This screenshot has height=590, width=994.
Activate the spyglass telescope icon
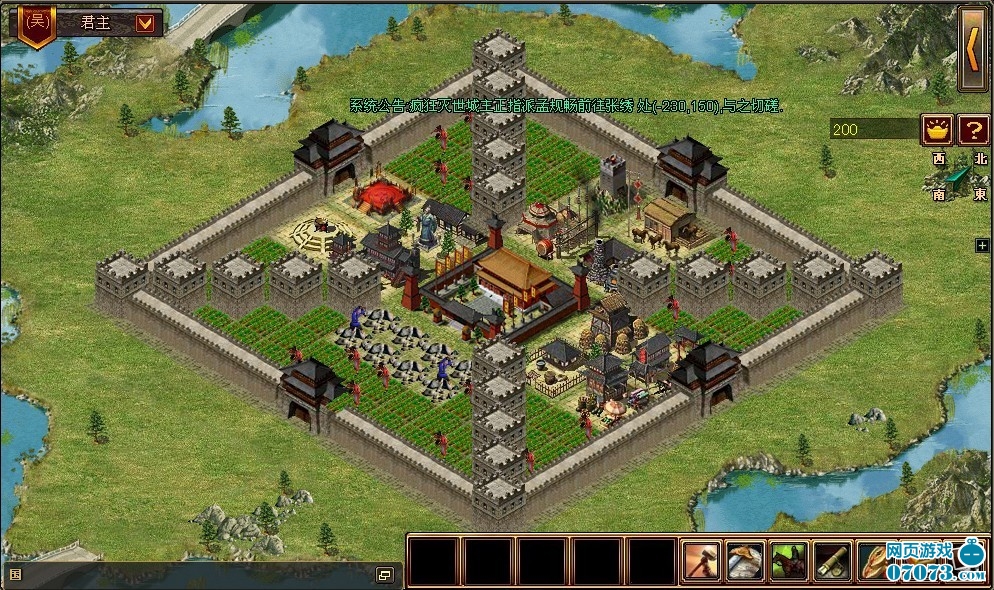coord(832,561)
